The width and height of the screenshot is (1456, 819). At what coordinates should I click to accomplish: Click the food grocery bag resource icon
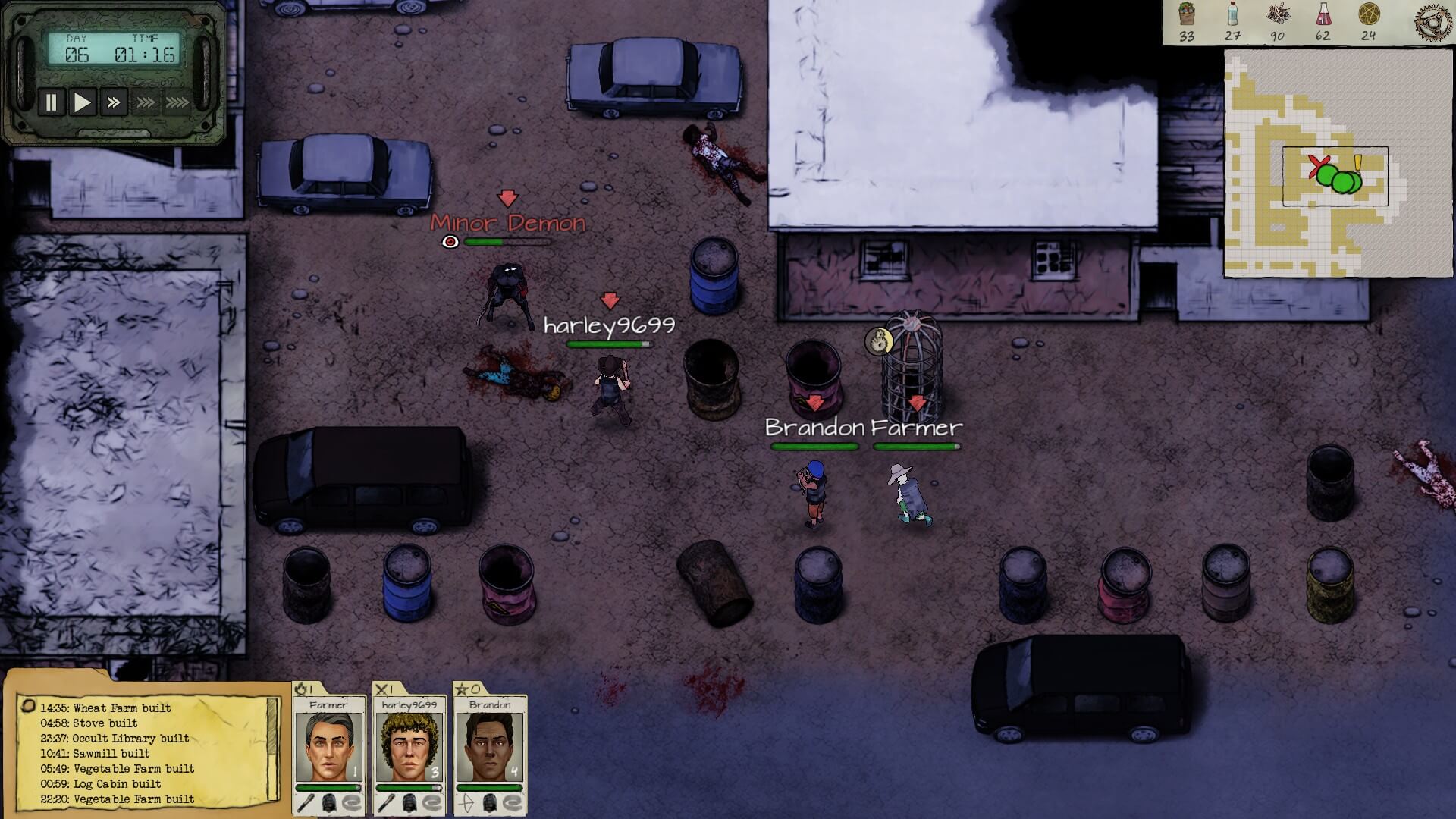pos(1187,14)
